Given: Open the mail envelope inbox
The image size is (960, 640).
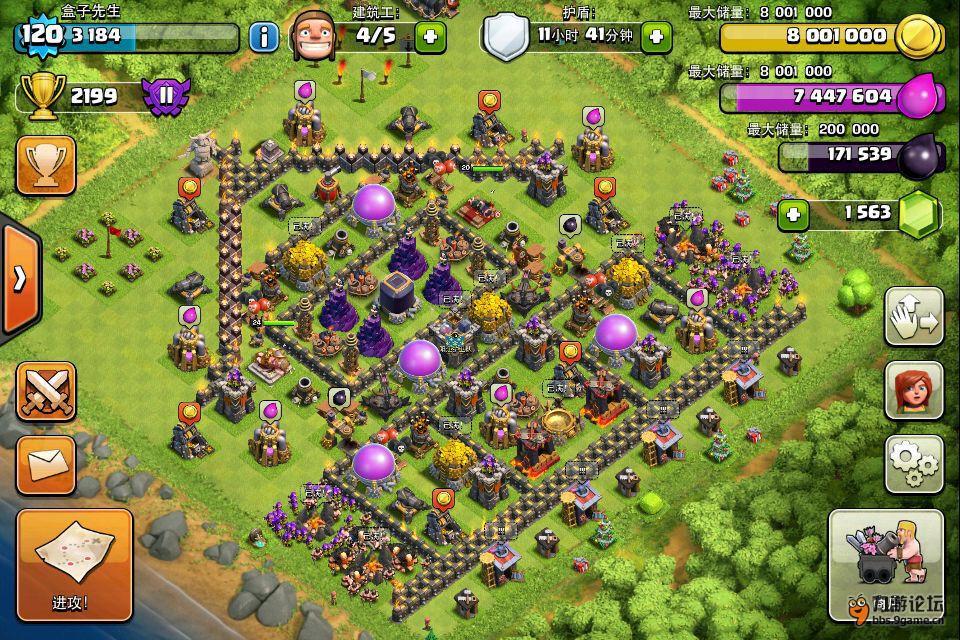Looking at the screenshot, I should (46, 464).
